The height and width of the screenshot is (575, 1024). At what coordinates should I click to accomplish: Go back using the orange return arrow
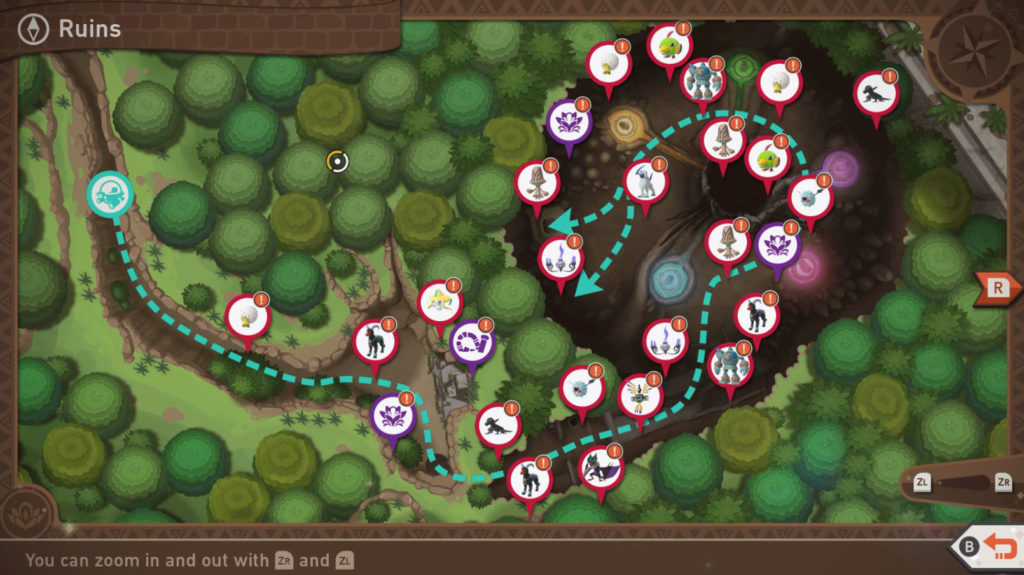(1001, 547)
